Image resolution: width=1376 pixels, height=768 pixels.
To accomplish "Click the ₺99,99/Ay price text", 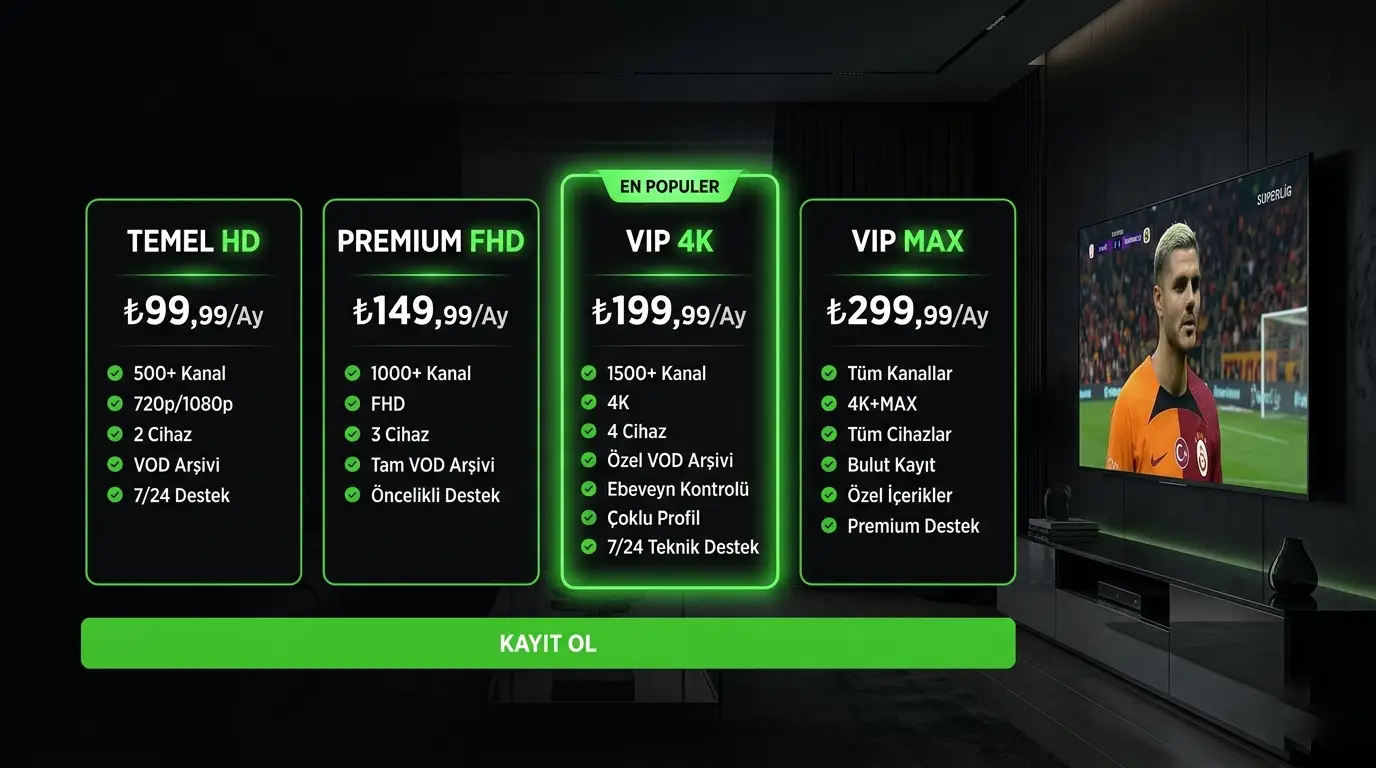I will pos(192,312).
